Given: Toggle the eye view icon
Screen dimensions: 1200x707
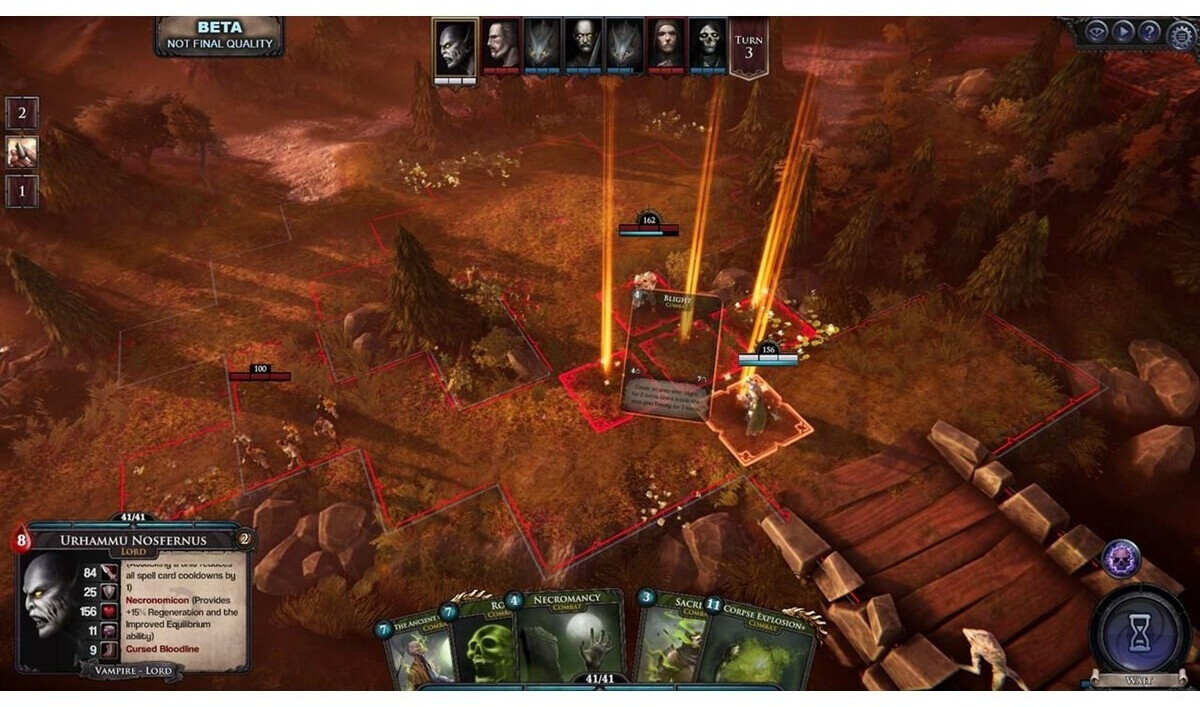Looking at the screenshot, I should (1097, 32).
